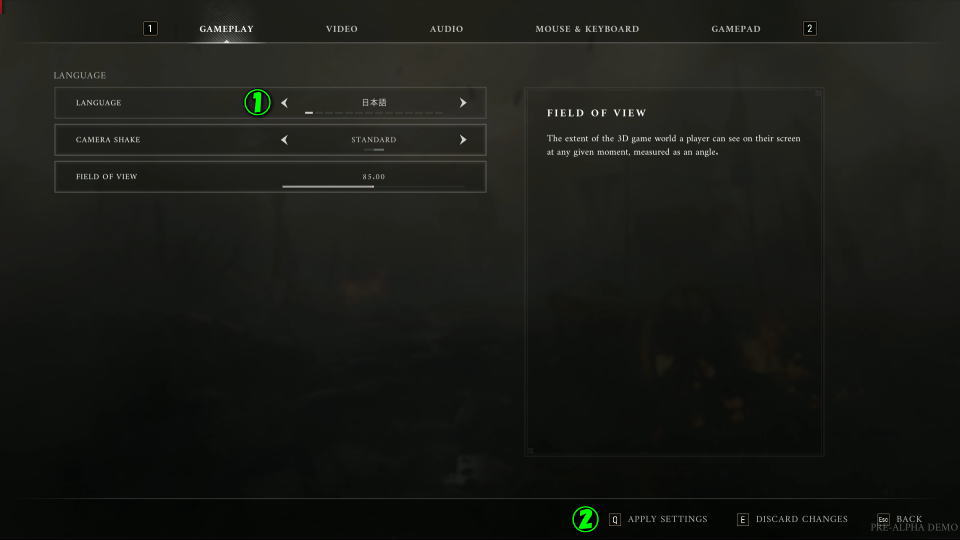Select the next language with right arrow
The image size is (960, 540).
(463, 103)
